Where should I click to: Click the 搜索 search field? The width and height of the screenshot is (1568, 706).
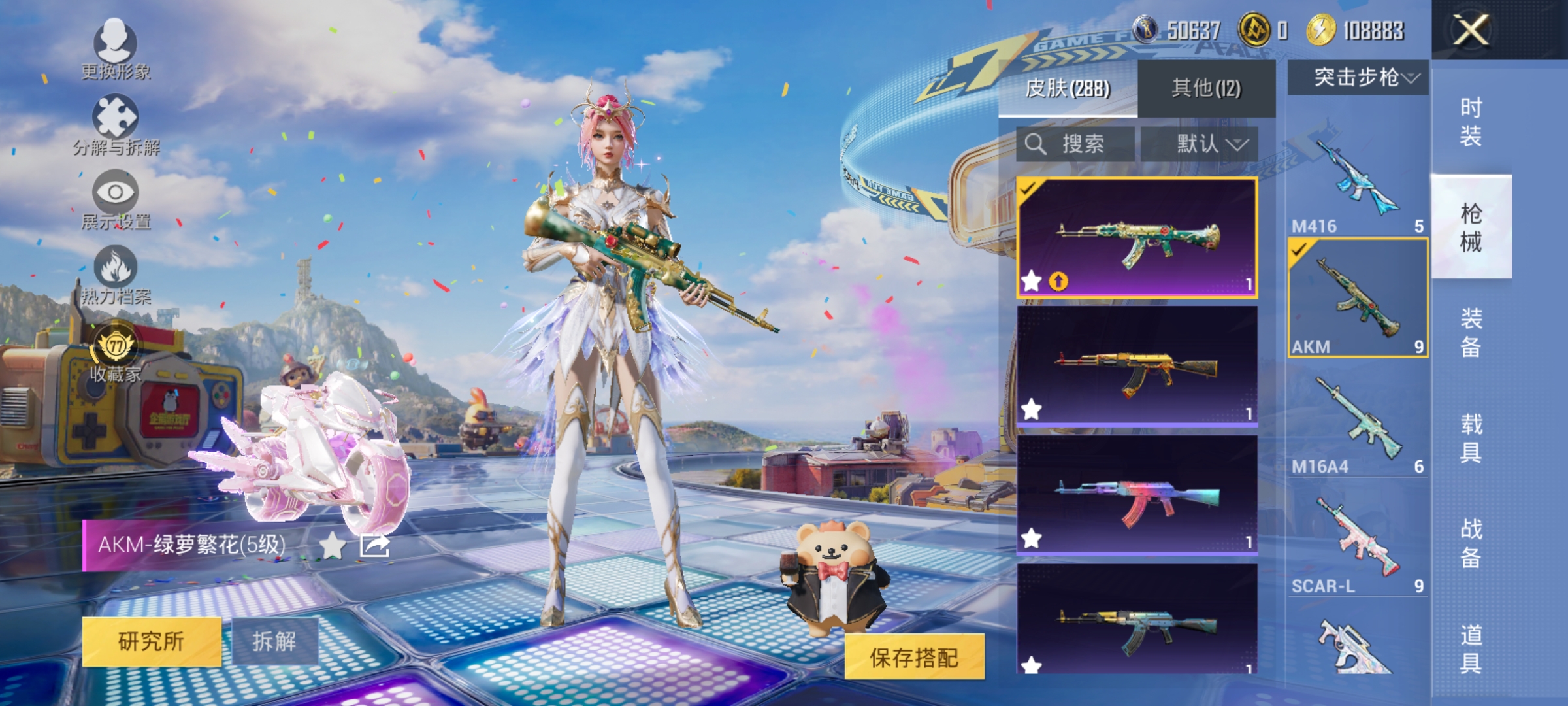pos(1075,144)
